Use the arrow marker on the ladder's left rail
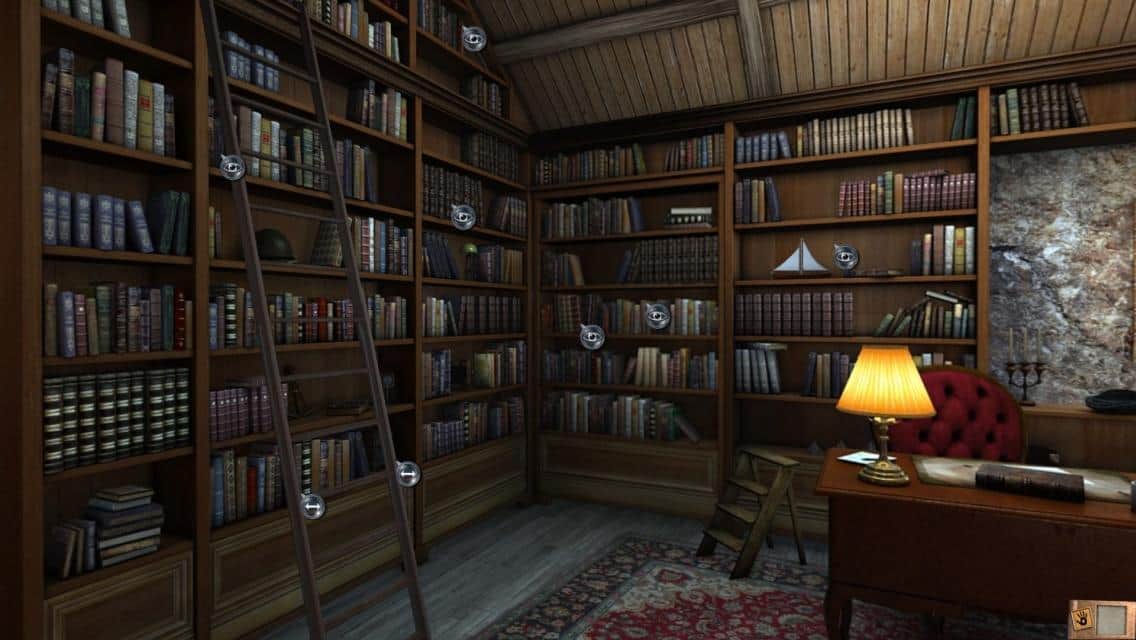The width and height of the screenshot is (1136, 640). click(312, 505)
